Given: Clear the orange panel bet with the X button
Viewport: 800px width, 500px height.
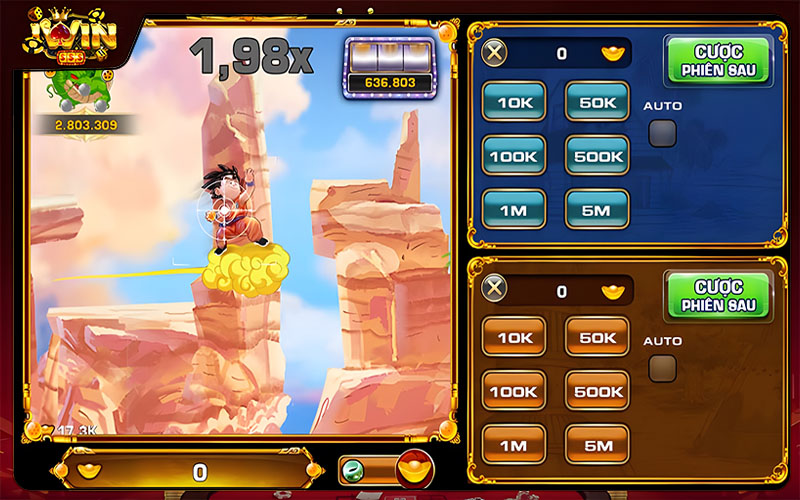Looking at the screenshot, I should tap(494, 291).
